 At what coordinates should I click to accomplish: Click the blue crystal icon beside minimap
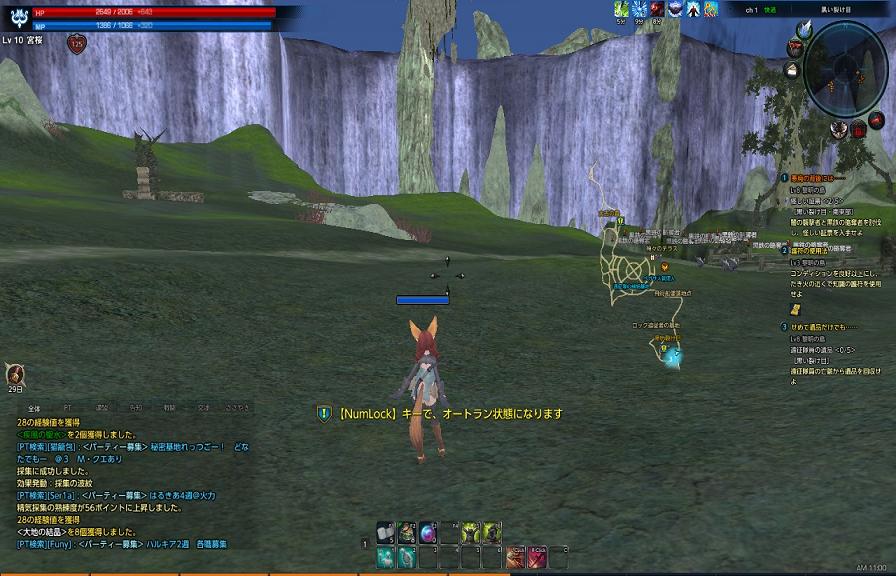pos(804,30)
